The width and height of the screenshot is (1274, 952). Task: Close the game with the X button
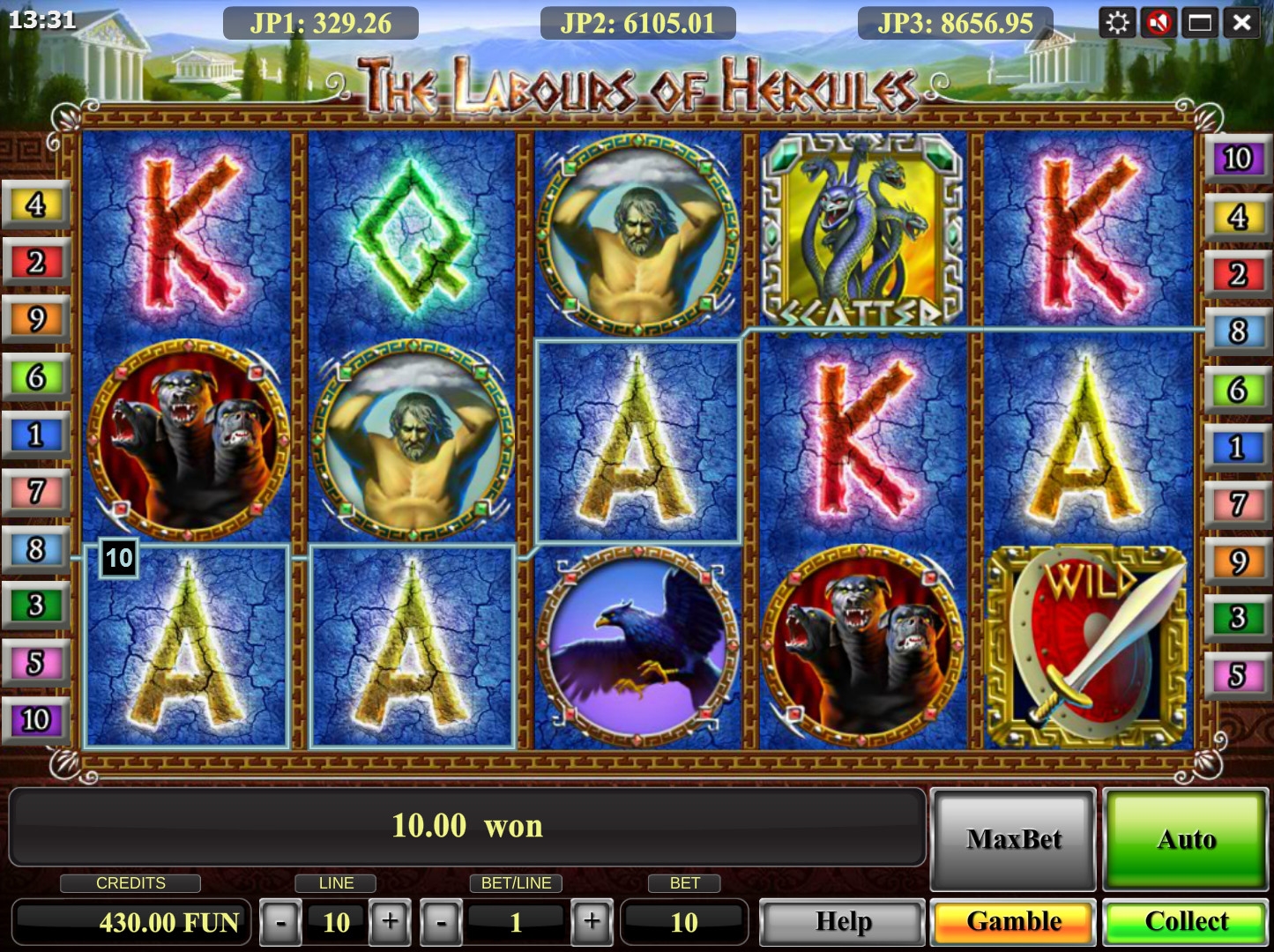click(1241, 22)
